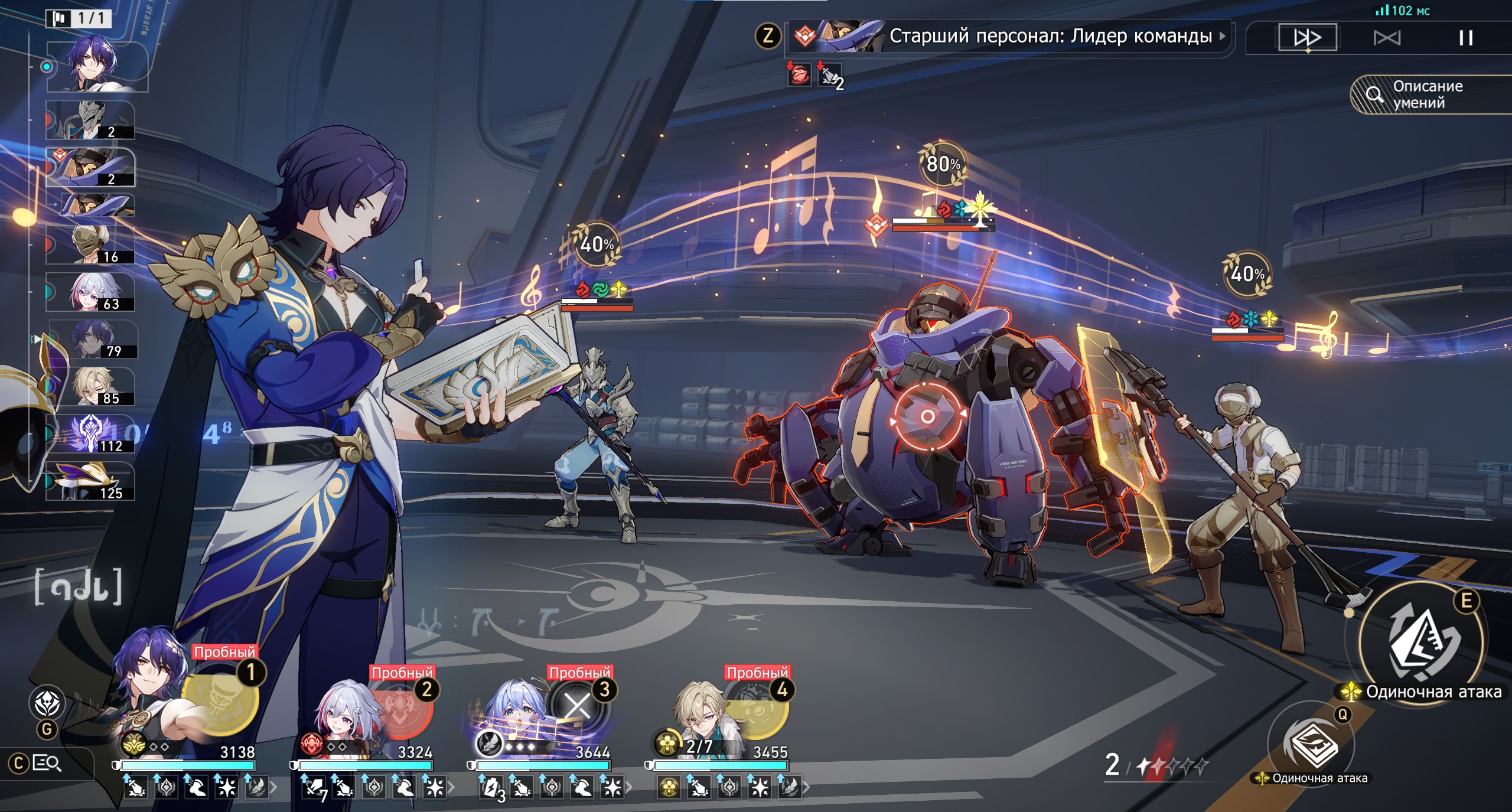Open the round-emblem technique icon
This screenshot has height=812, width=1512.
[47, 703]
